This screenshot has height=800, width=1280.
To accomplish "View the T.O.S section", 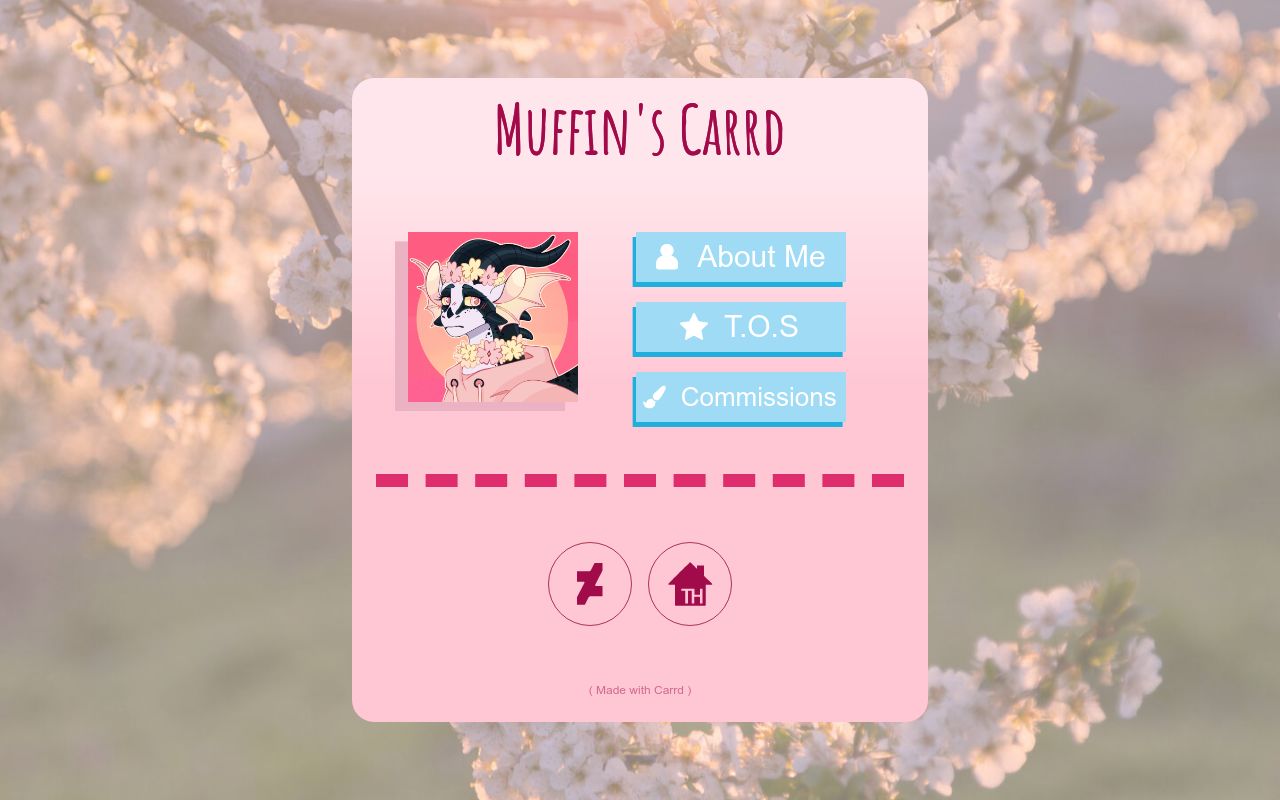I will [x=739, y=327].
